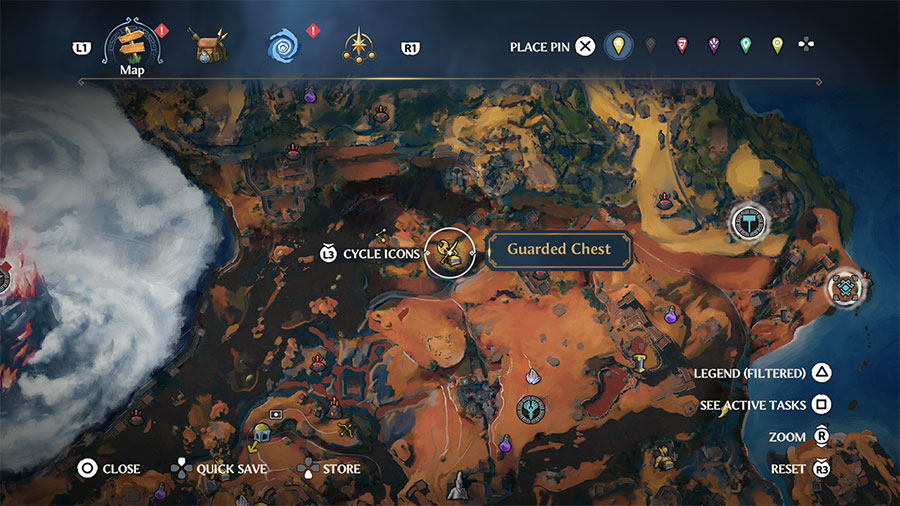
Task: Choose the purple map pin
Action: (x=714, y=46)
